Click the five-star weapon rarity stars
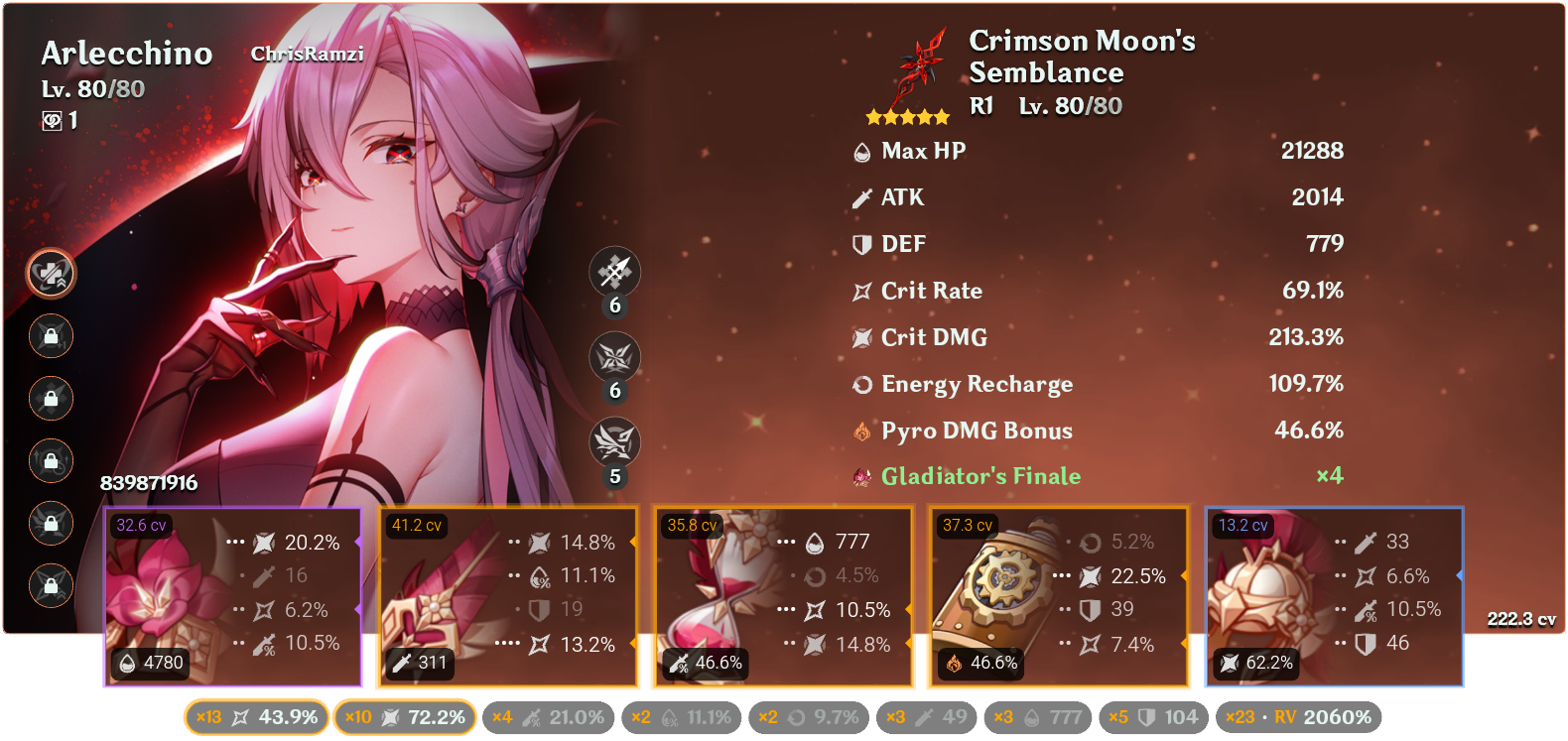 coord(906,116)
